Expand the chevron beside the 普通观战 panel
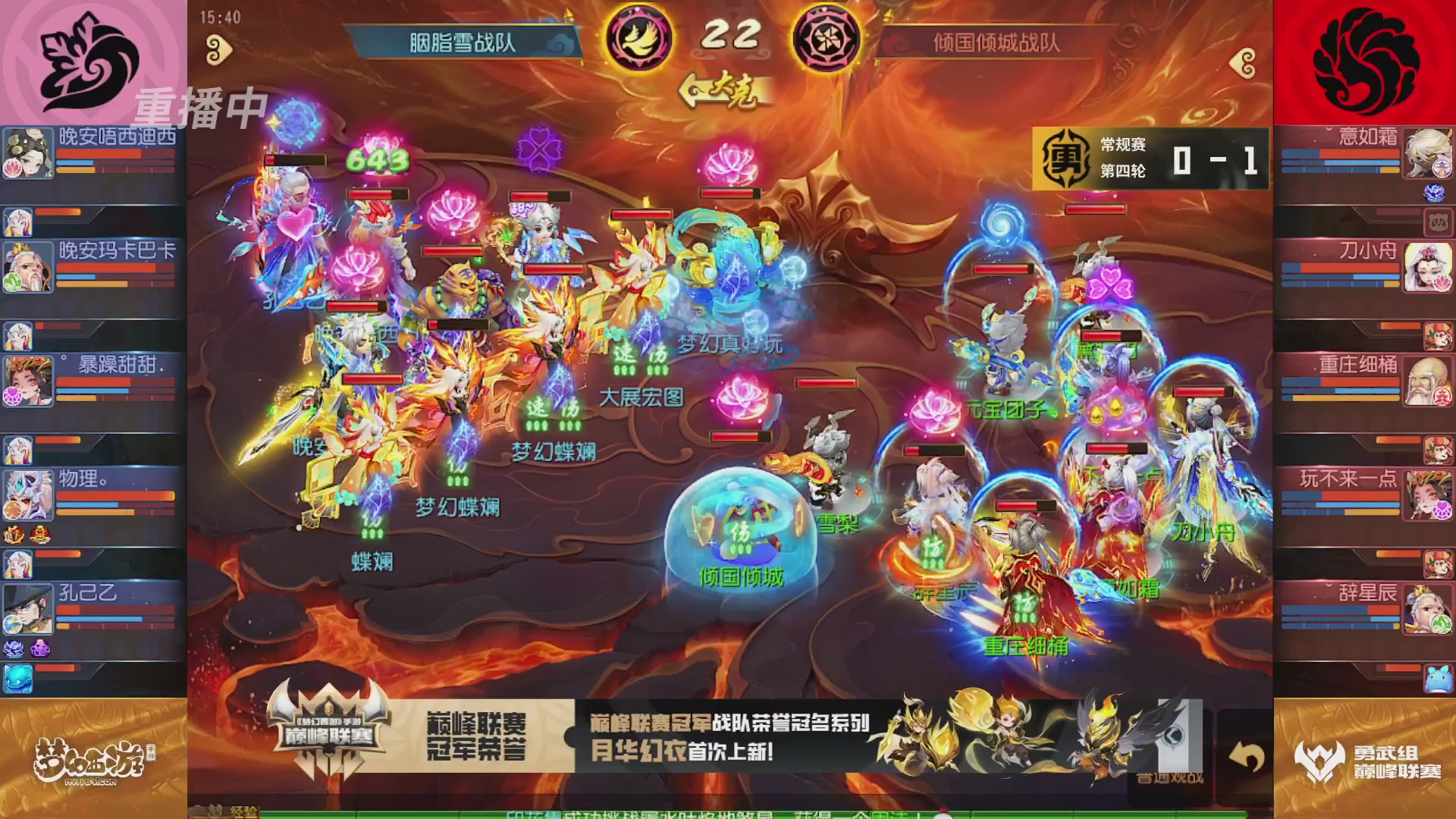 click(1172, 734)
